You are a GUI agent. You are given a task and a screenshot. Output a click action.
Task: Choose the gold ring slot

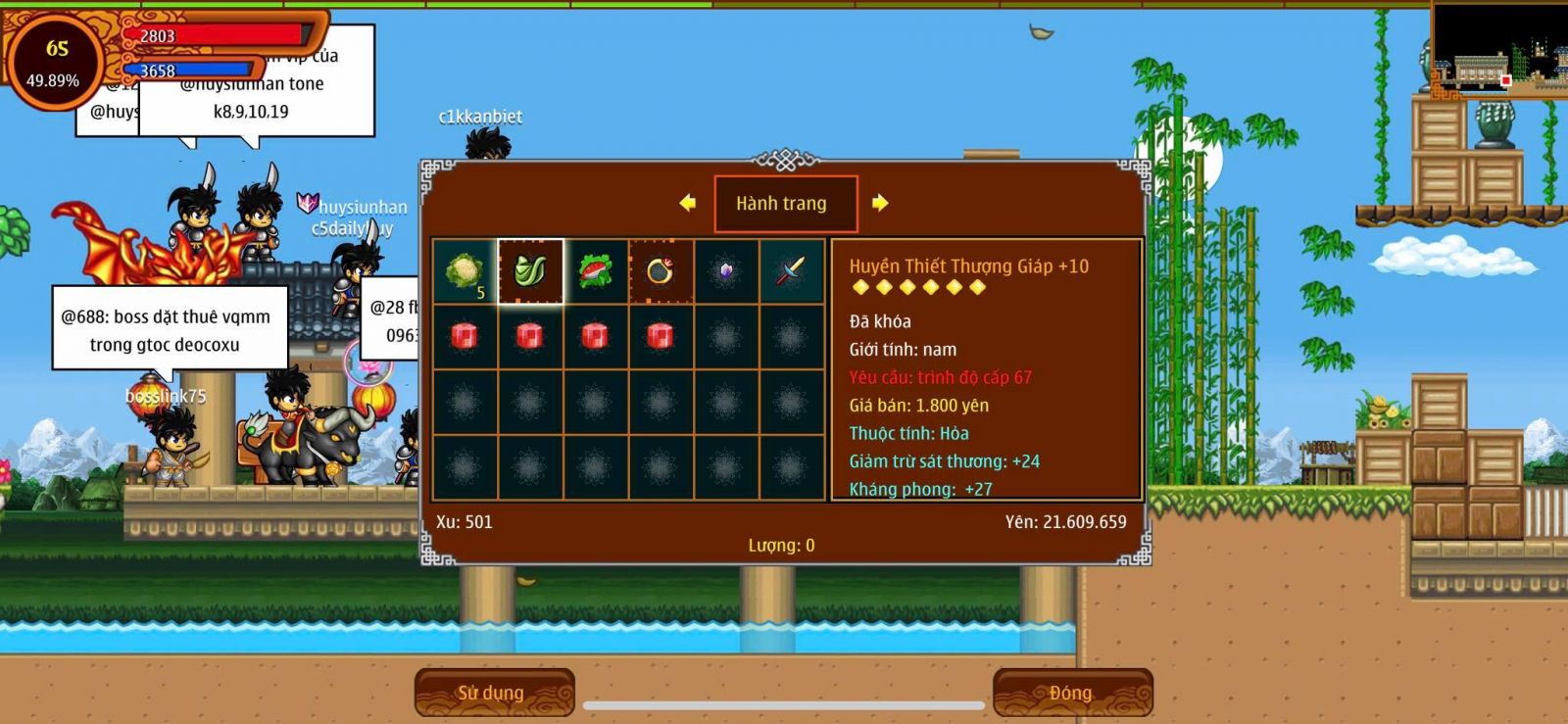(661, 271)
